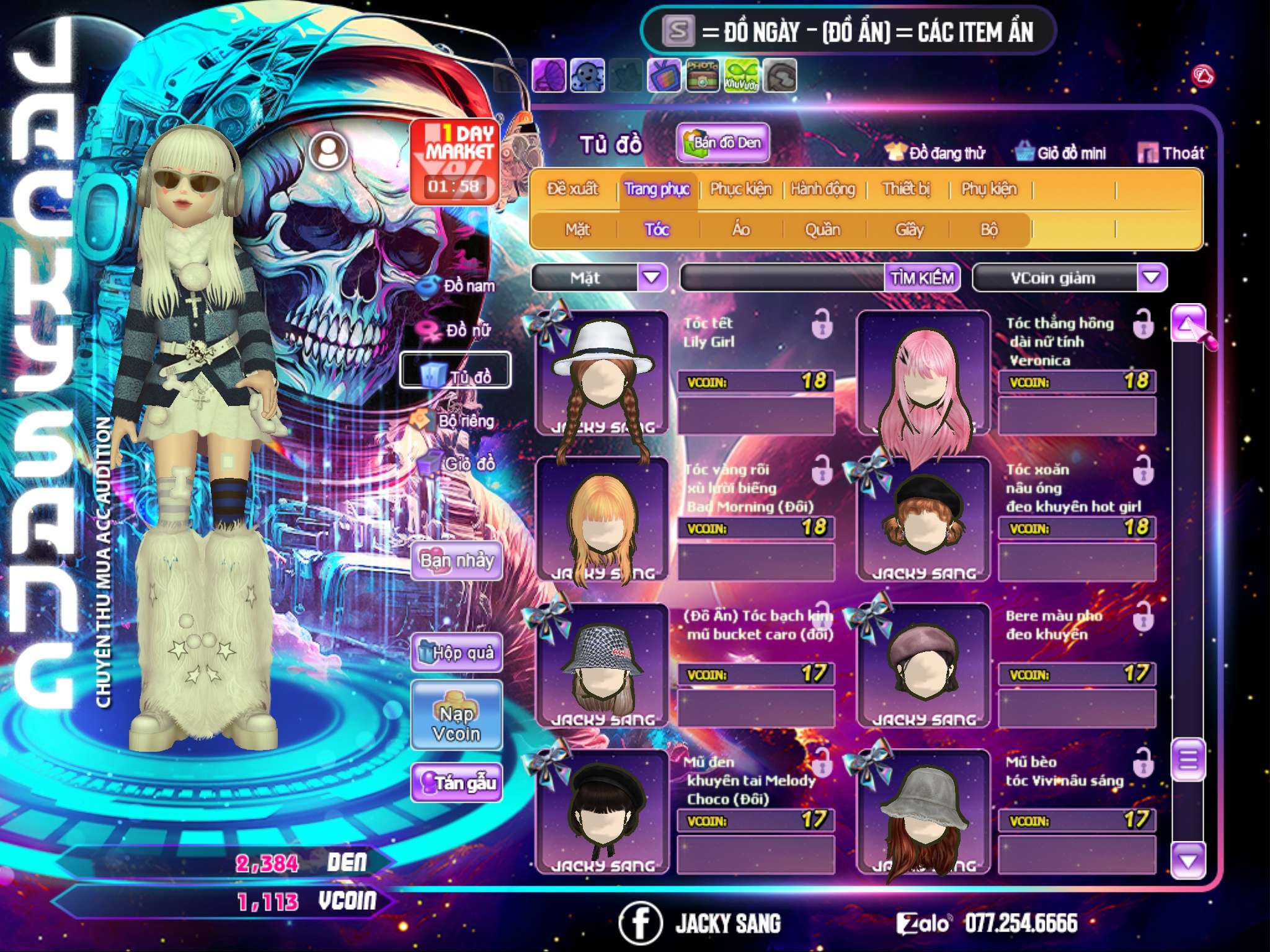Image resolution: width=1270 pixels, height=952 pixels.
Task: Click the TÌM KIẾM search button
Action: (922, 278)
